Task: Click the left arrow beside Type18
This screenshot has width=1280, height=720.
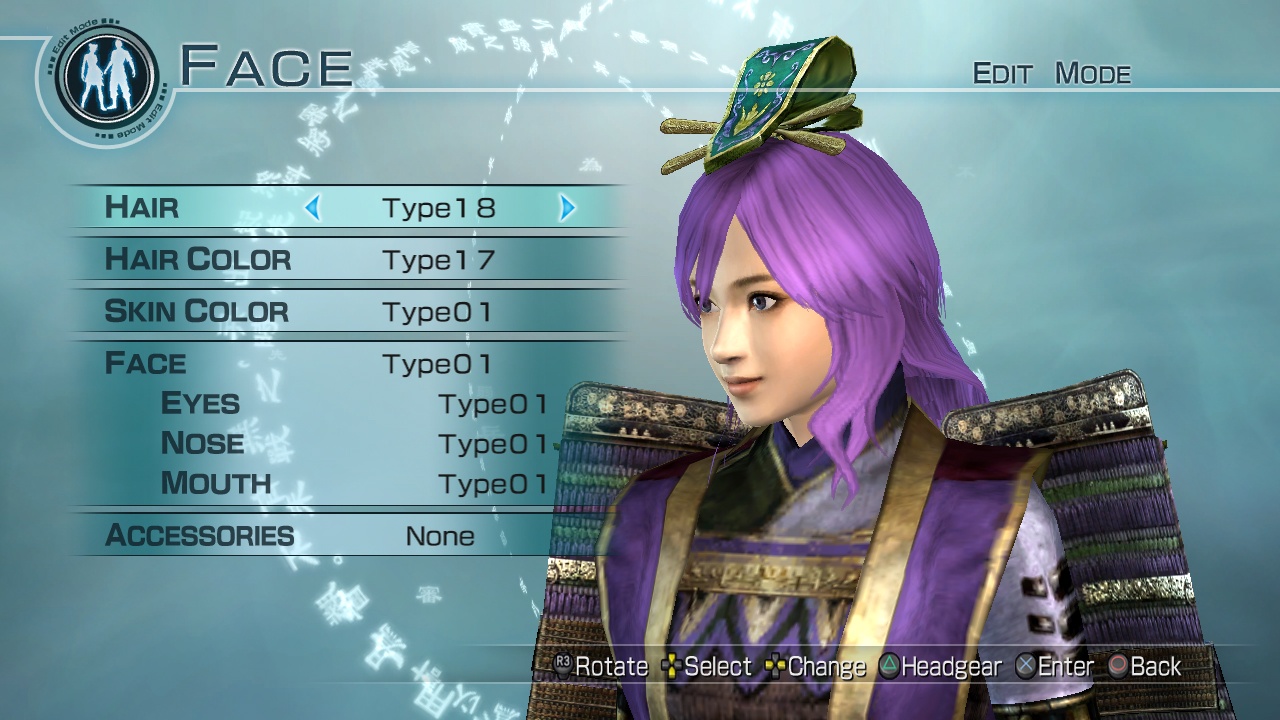Action: [313, 208]
